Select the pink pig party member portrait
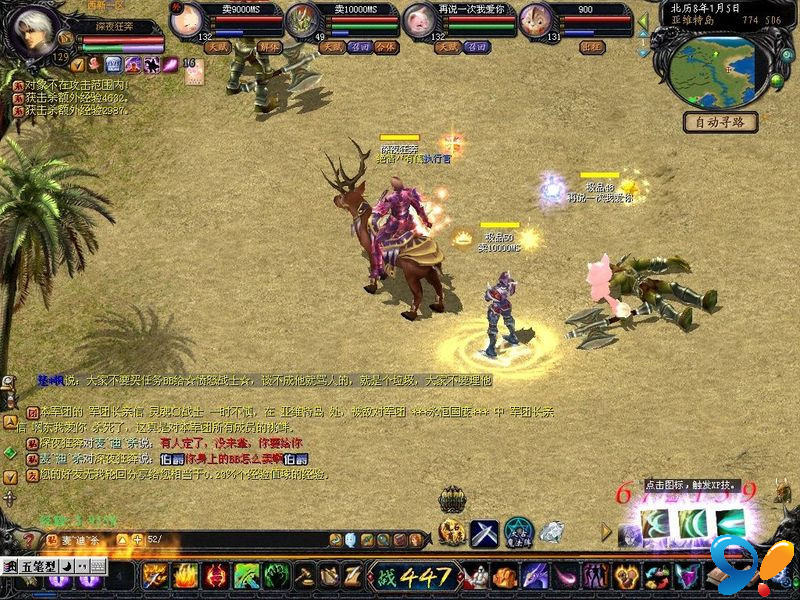Image resolution: width=800 pixels, height=600 pixels. coord(417,22)
